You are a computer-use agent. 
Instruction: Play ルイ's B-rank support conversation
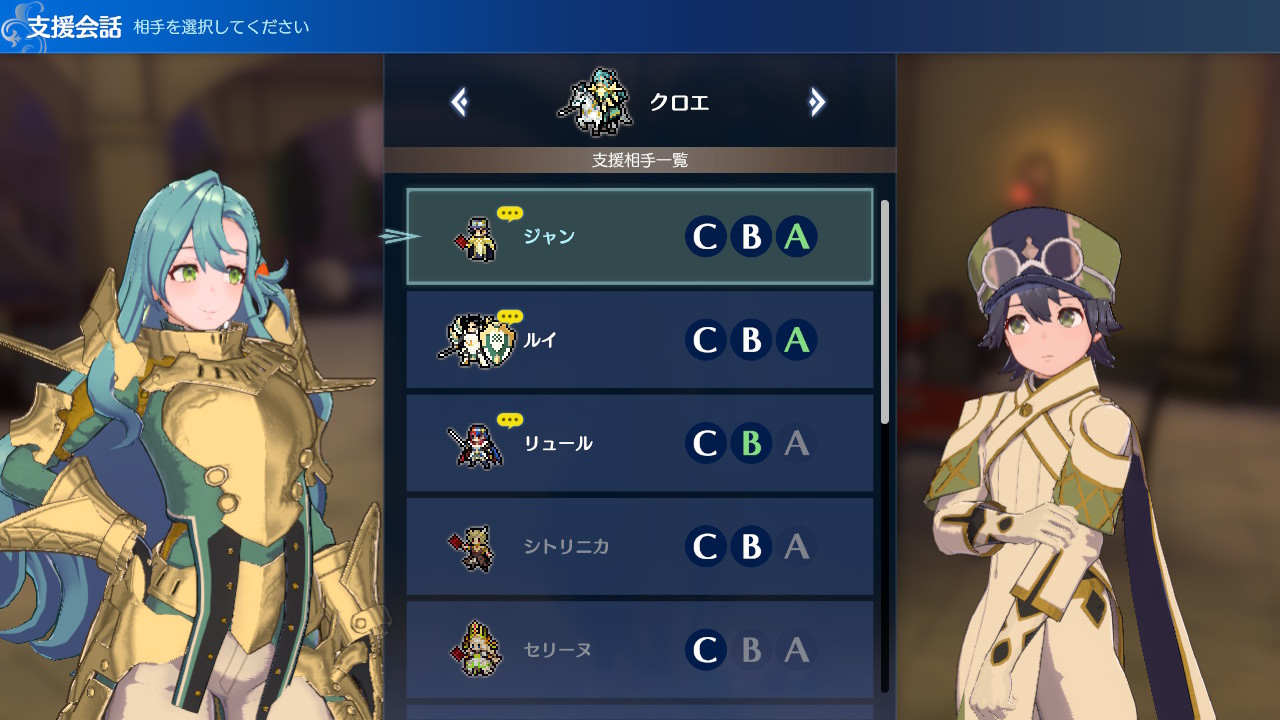[751, 340]
